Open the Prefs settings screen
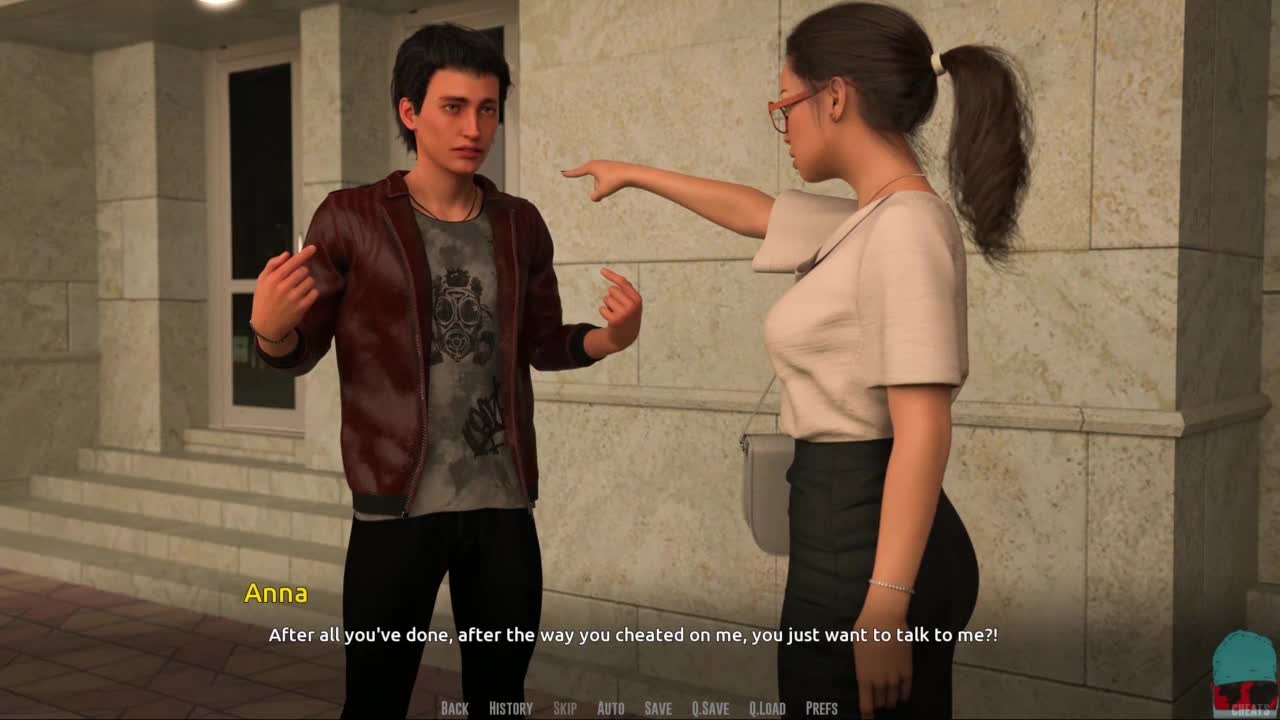This screenshot has width=1280, height=720. click(x=821, y=708)
